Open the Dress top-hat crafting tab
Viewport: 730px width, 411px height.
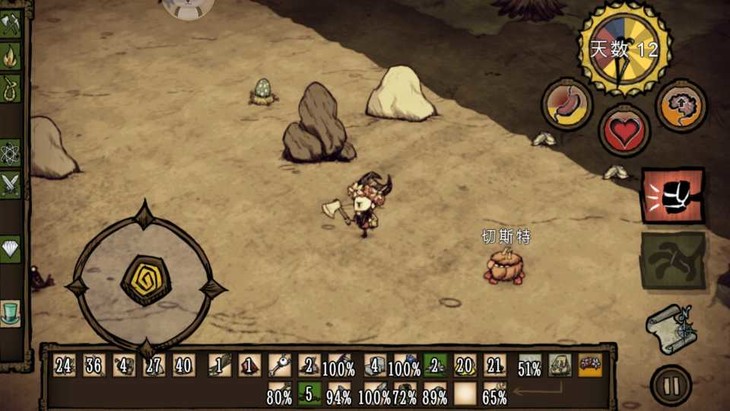click(11, 312)
